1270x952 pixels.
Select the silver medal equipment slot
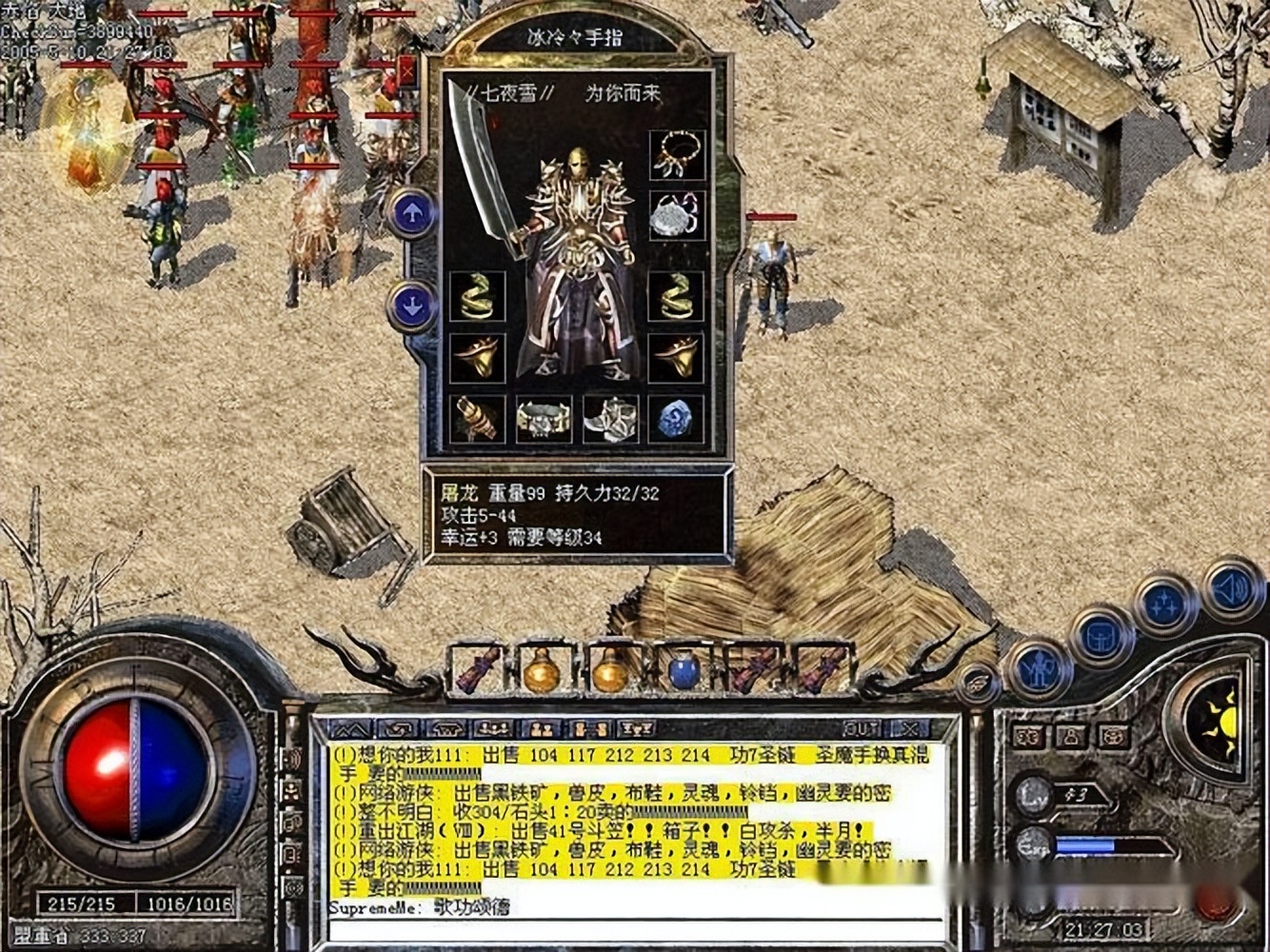[x=677, y=216]
